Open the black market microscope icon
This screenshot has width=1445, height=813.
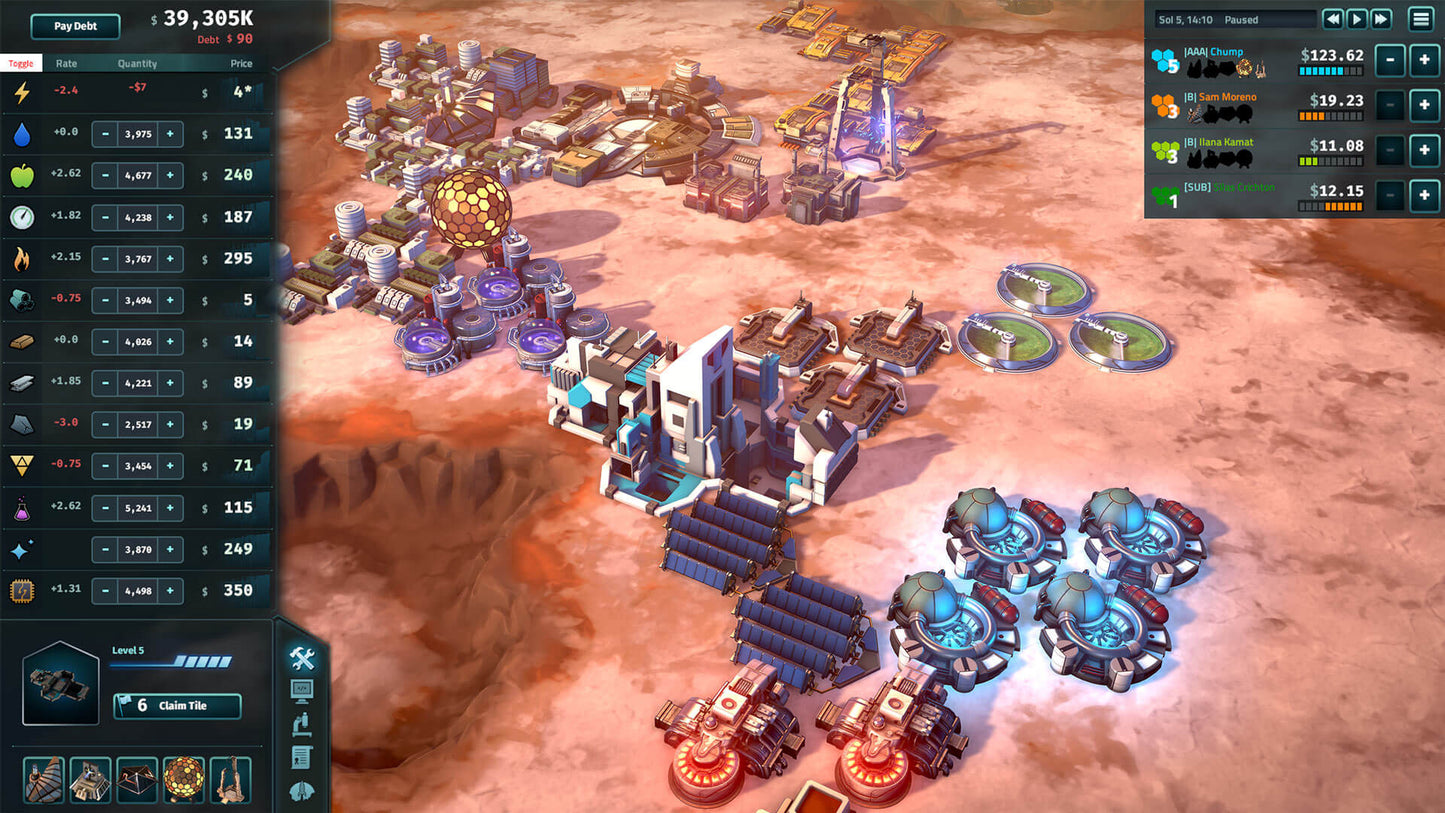(x=301, y=723)
